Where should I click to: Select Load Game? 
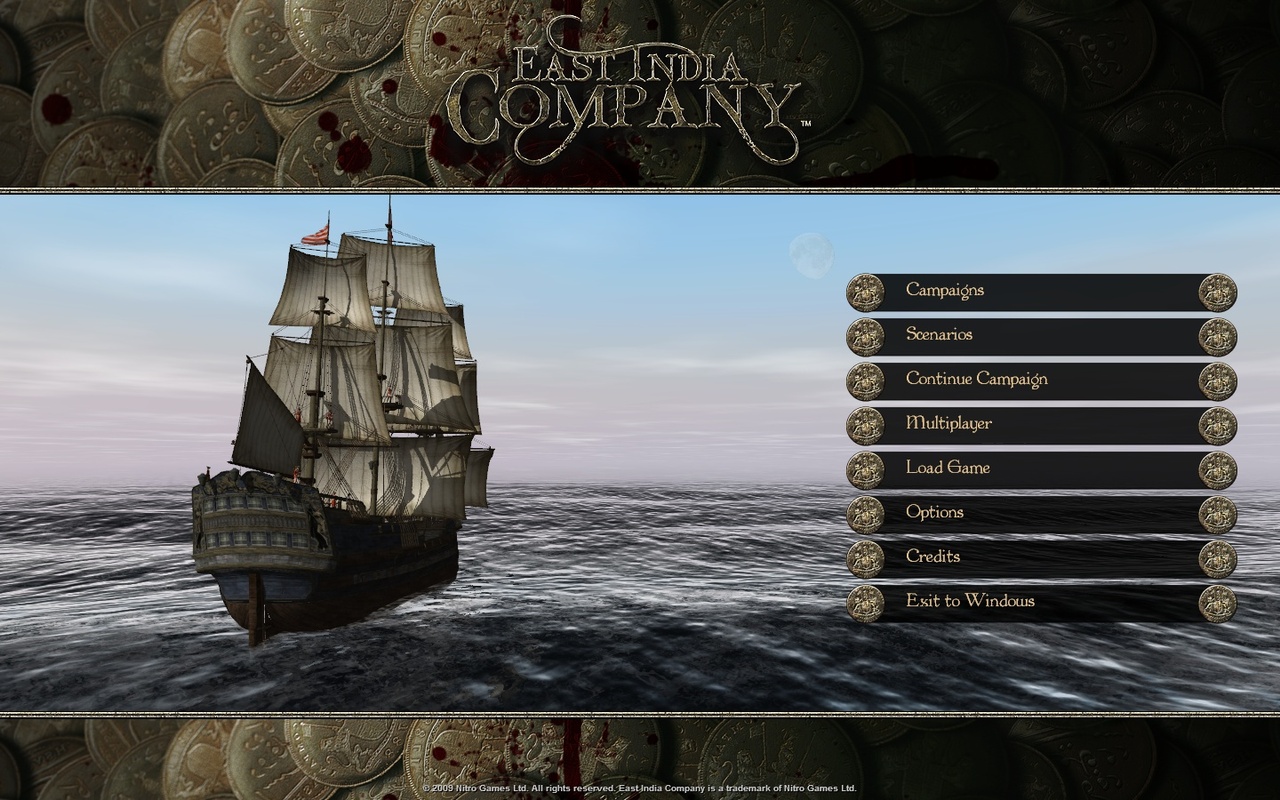pos(948,468)
